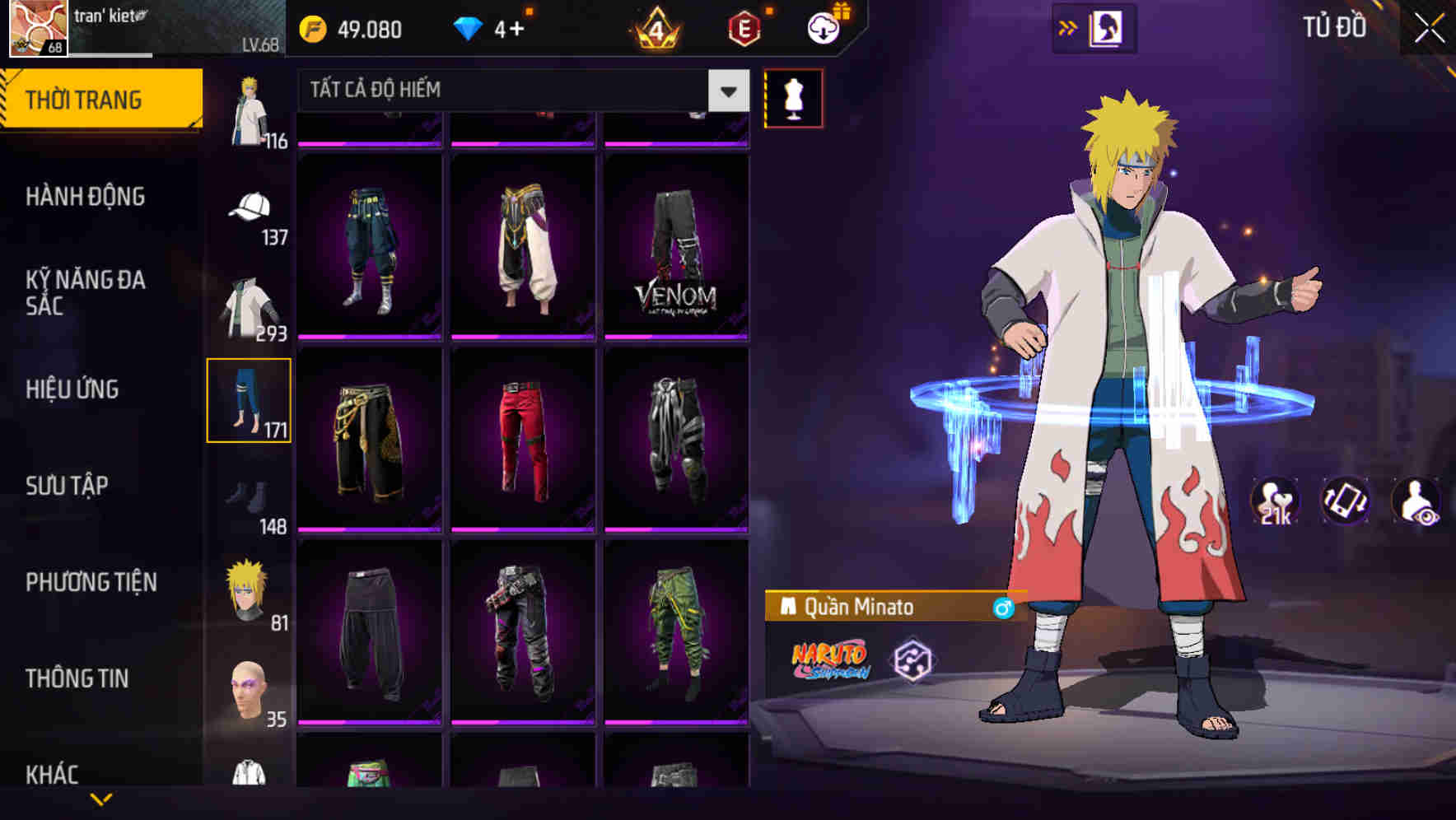The image size is (1456, 820).
Task: Open likes by clicking the 21k heart icon
Action: pyautogui.click(x=1272, y=501)
